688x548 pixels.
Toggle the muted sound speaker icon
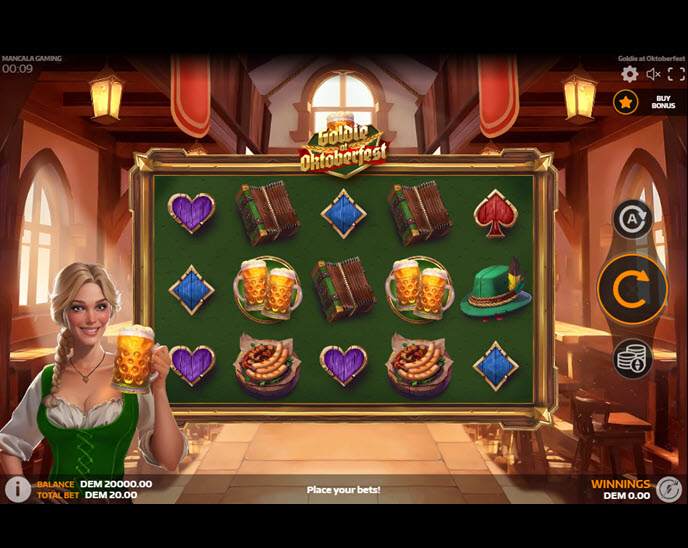click(654, 74)
